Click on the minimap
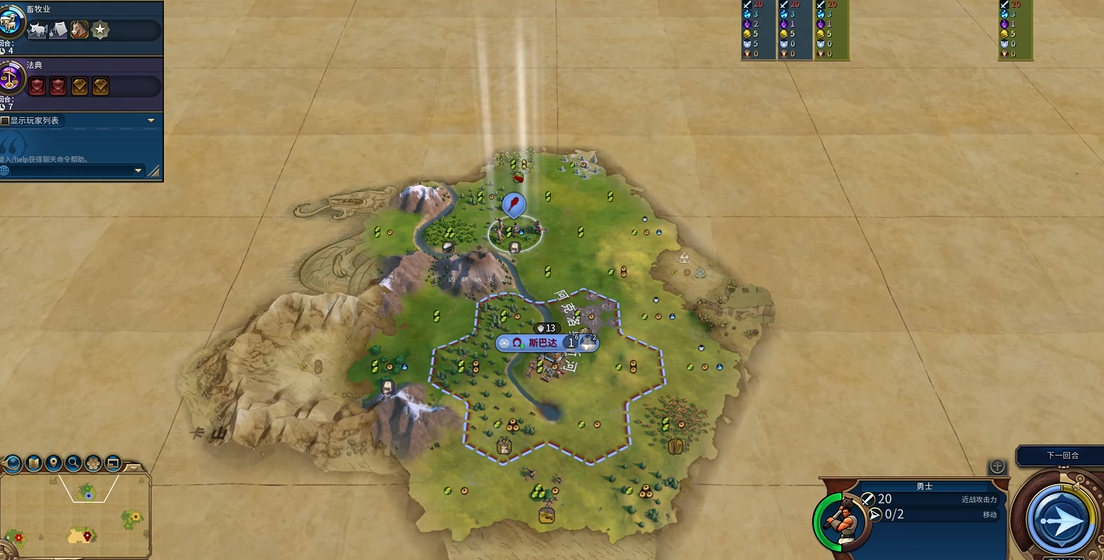This screenshot has height=560, width=1104. pyautogui.click(x=76, y=516)
